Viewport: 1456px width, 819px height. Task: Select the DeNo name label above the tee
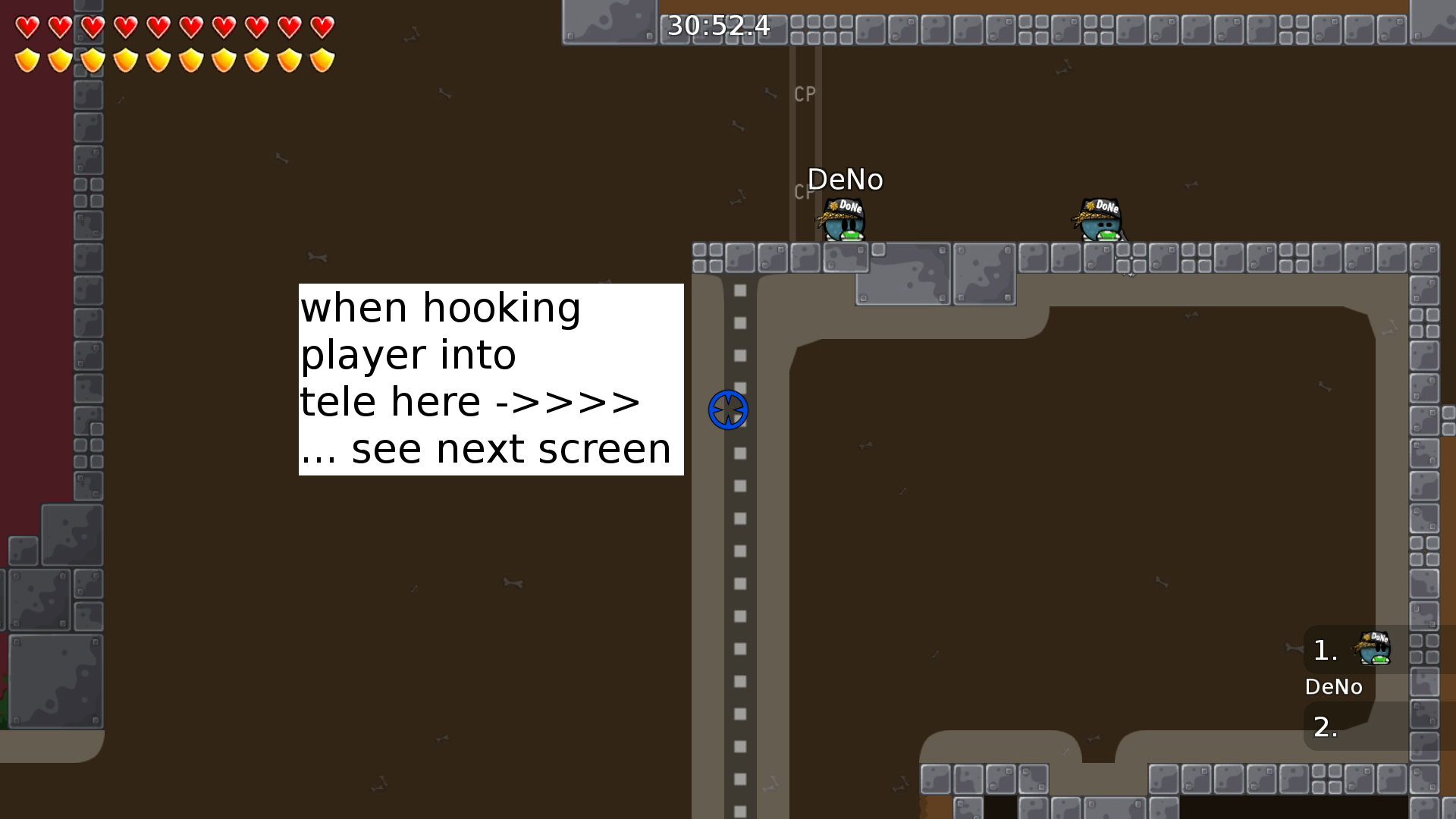[x=845, y=180]
